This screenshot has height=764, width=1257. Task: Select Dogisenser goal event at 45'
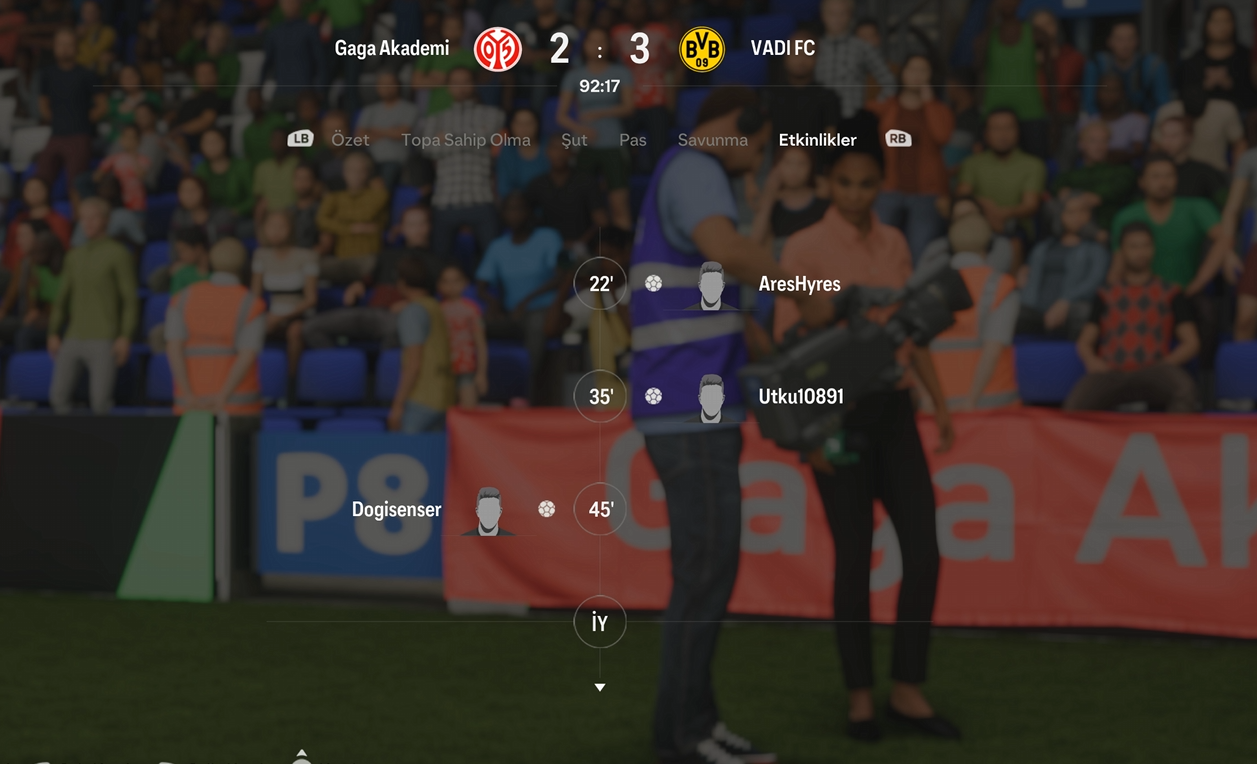pyautogui.click(x=397, y=510)
